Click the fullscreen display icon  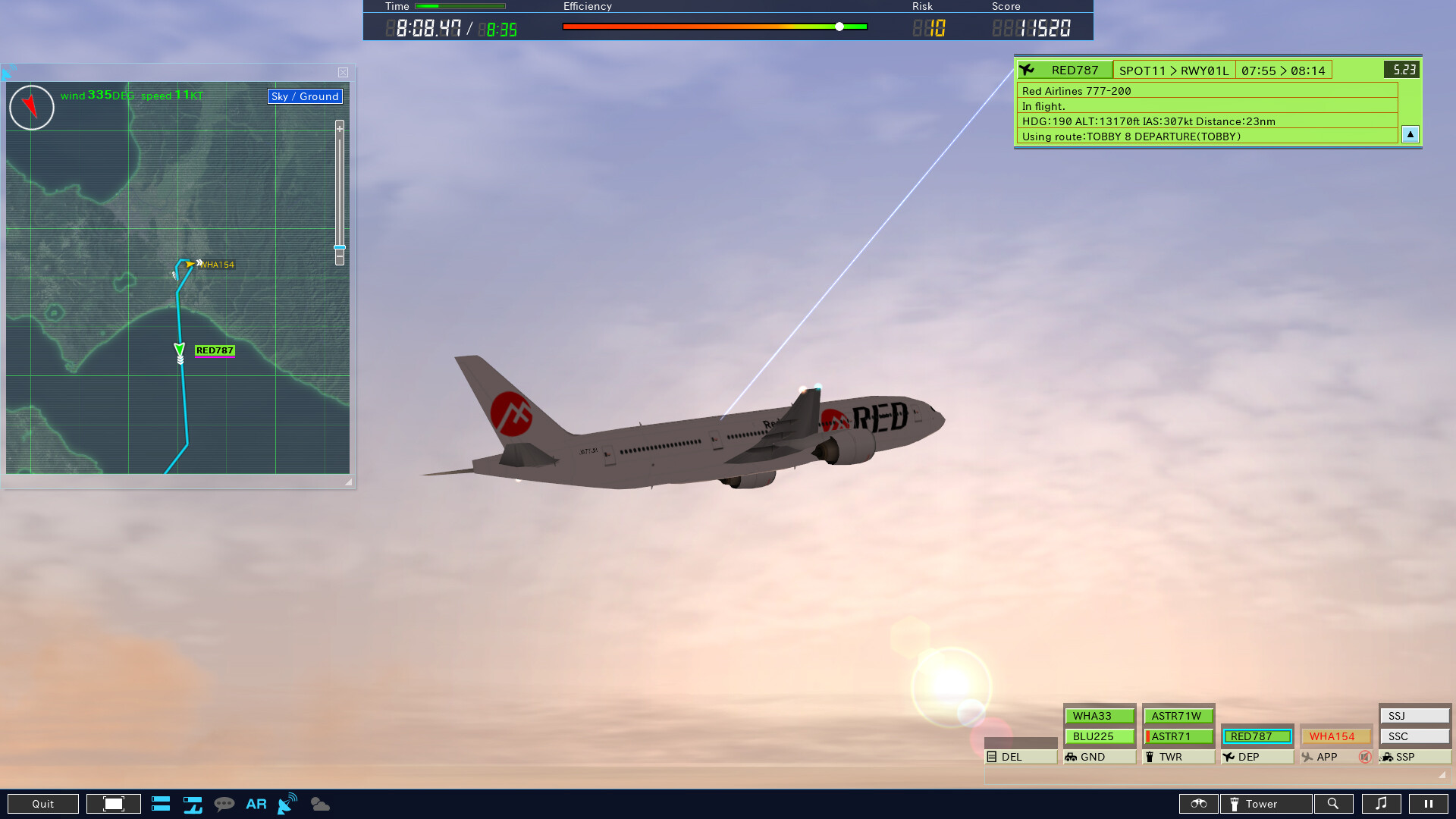(114, 803)
